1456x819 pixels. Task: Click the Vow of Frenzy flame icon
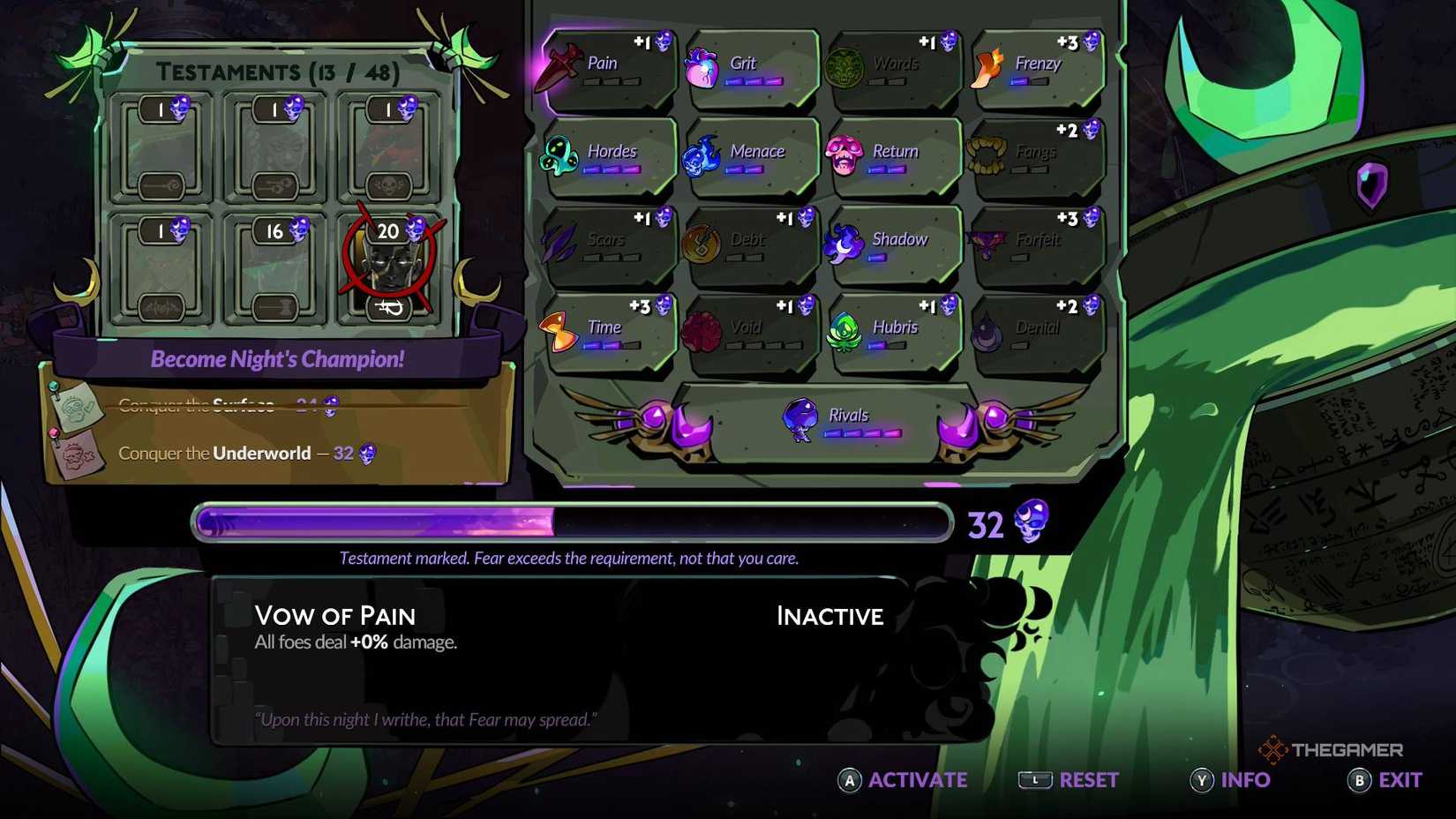987,66
